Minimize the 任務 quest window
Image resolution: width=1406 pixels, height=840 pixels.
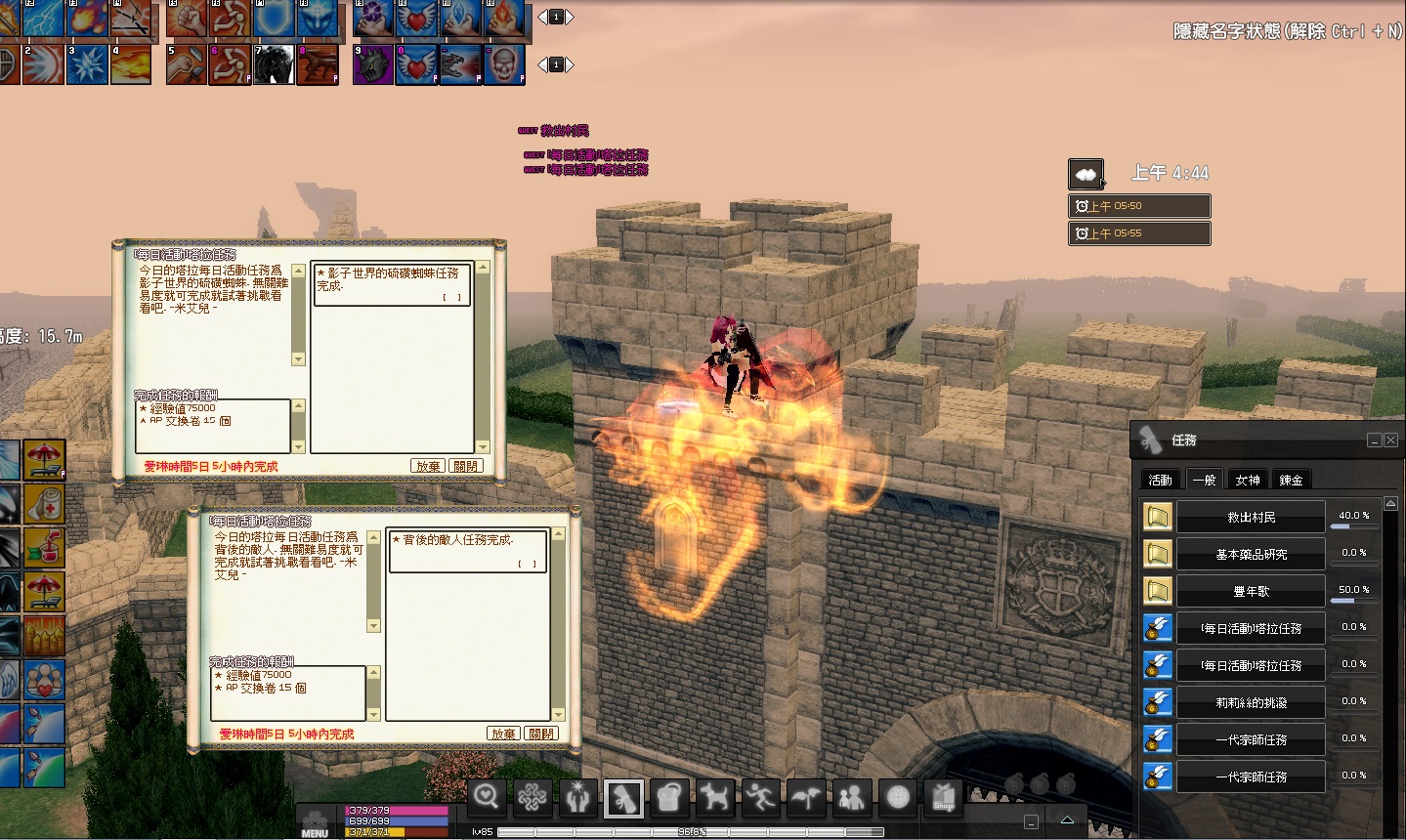tap(1374, 441)
